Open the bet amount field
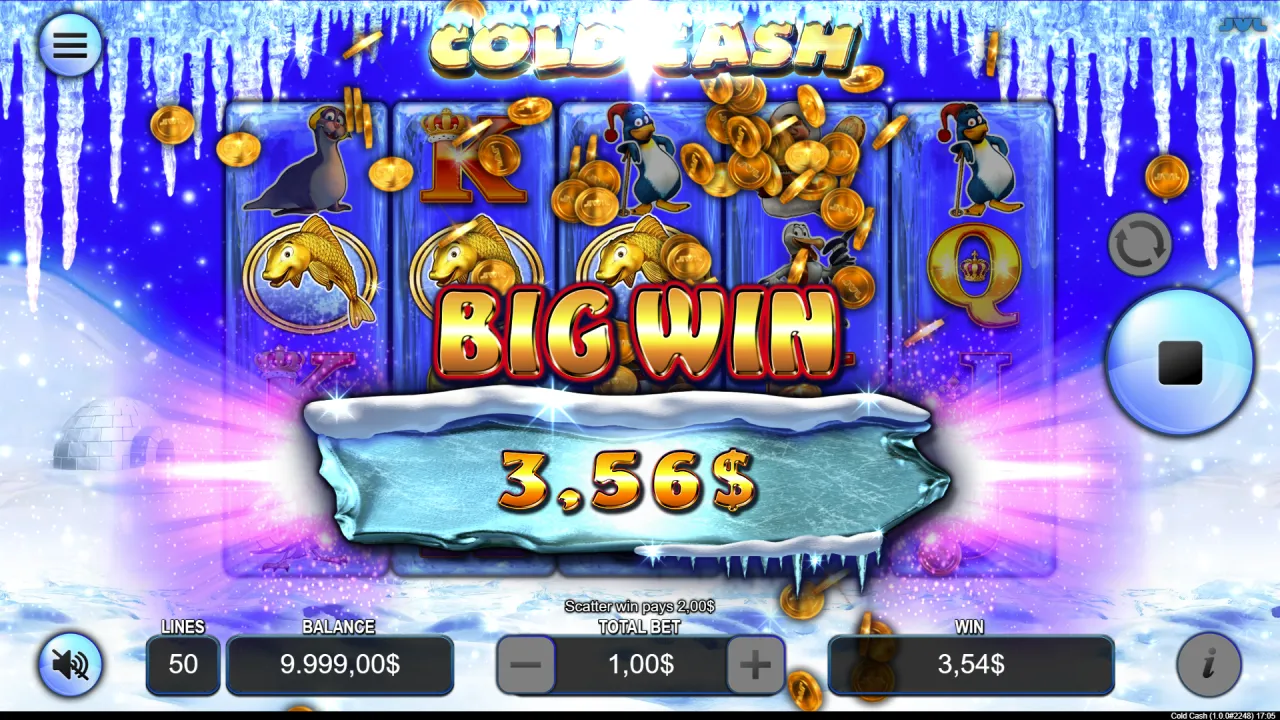This screenshot has width=1280, height=720. coord(640,665)
